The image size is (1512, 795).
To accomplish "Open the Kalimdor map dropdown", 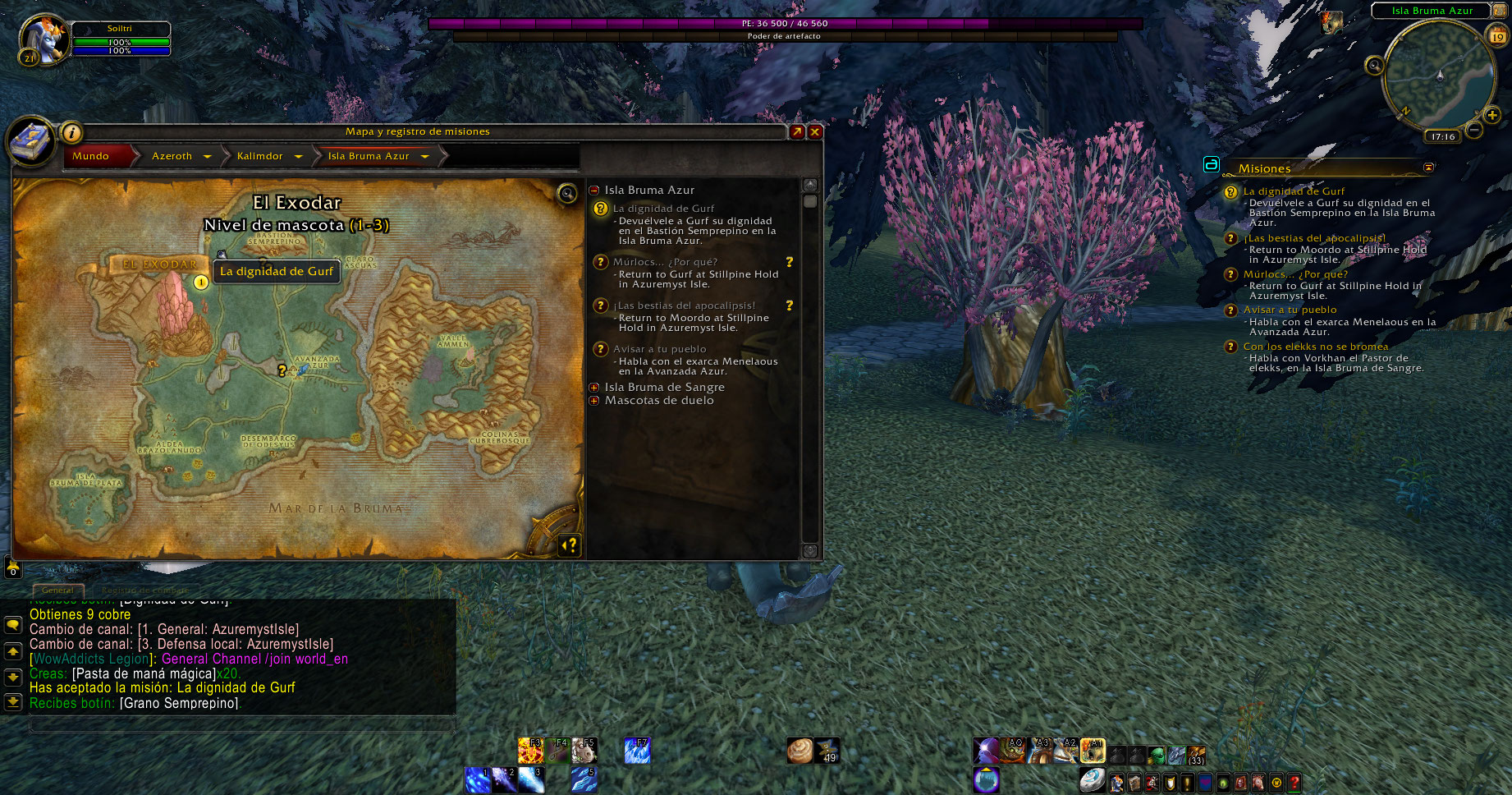I will pos(298,156).
